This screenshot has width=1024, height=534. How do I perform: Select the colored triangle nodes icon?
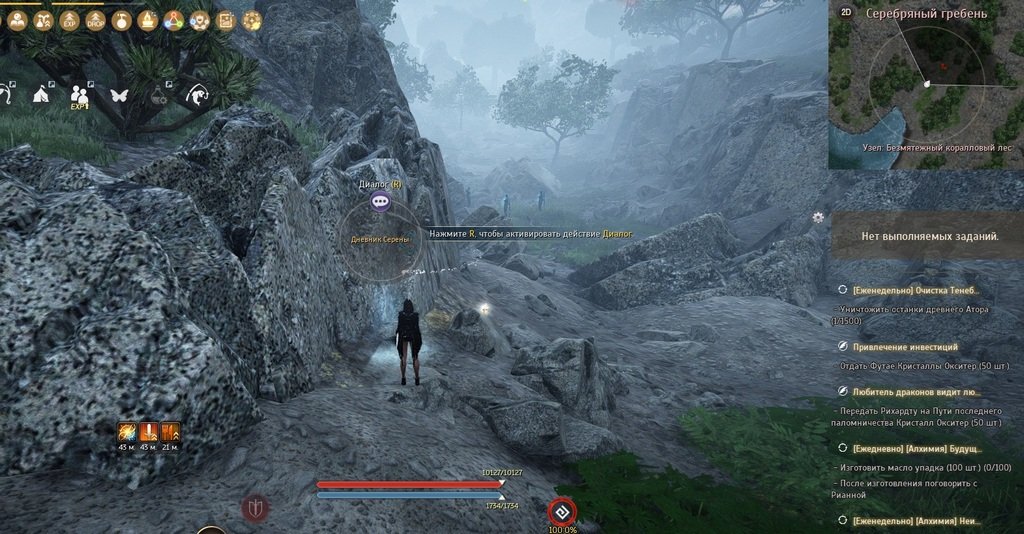click(174, 19)
